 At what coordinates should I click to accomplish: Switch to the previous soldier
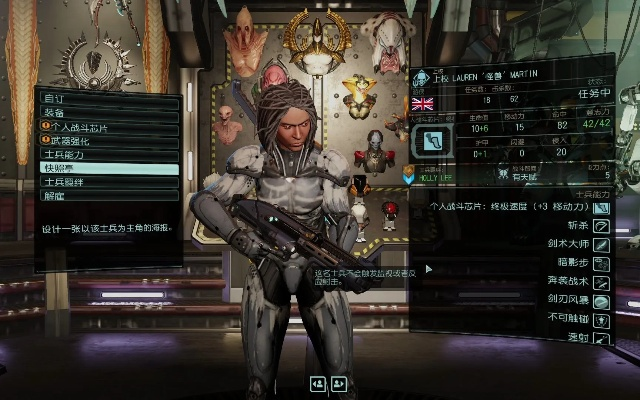pos(318,383)
